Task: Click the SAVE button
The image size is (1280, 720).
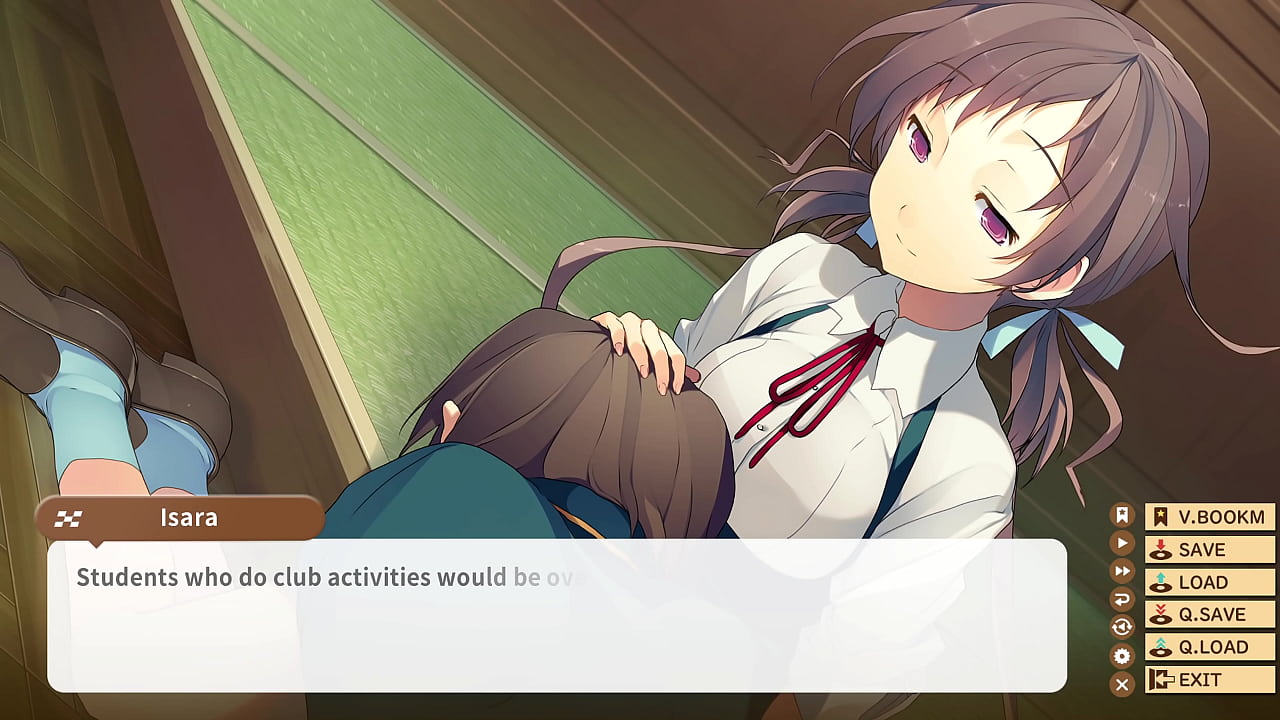Action: [x=1210, y=550]
